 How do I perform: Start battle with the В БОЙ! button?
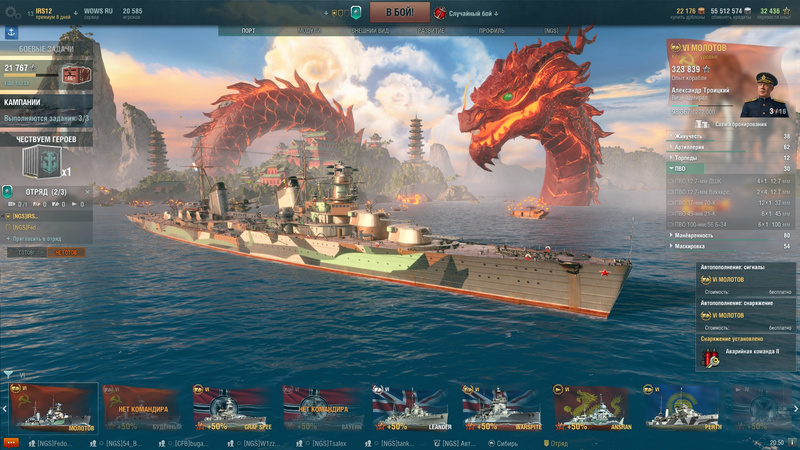click(400, 12)
